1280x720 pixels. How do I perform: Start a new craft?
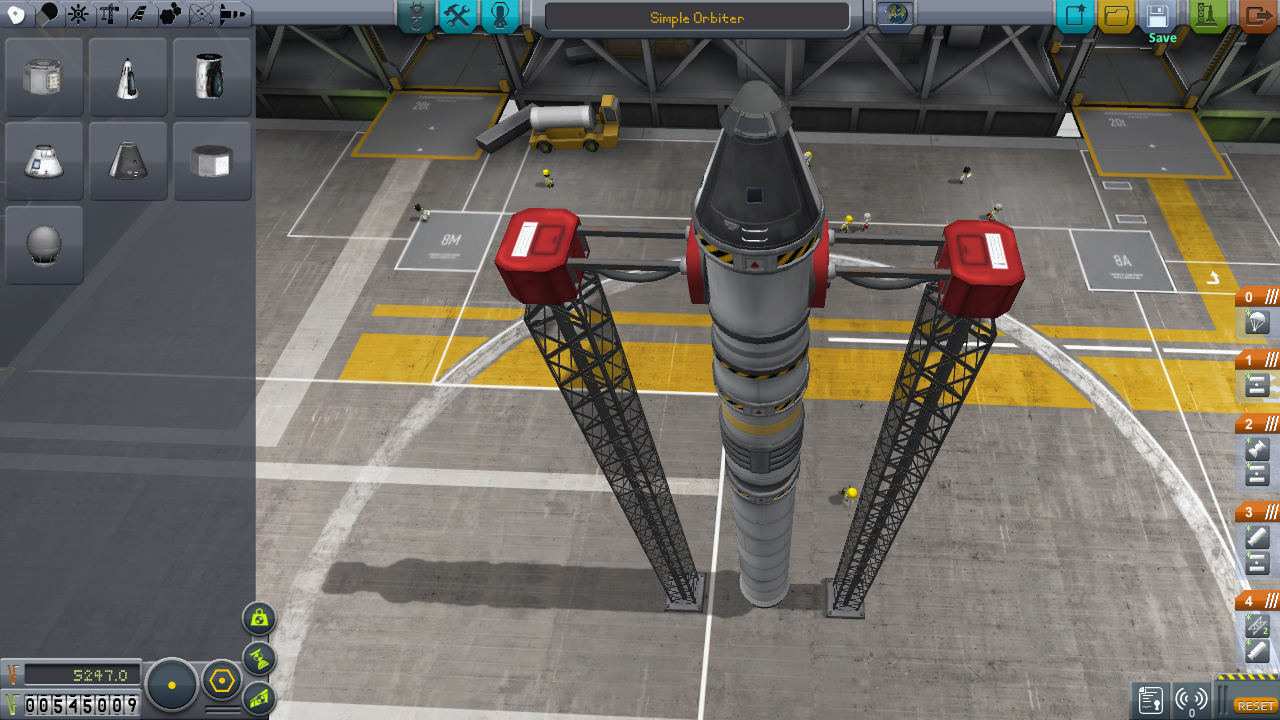tap(1076, 16)
